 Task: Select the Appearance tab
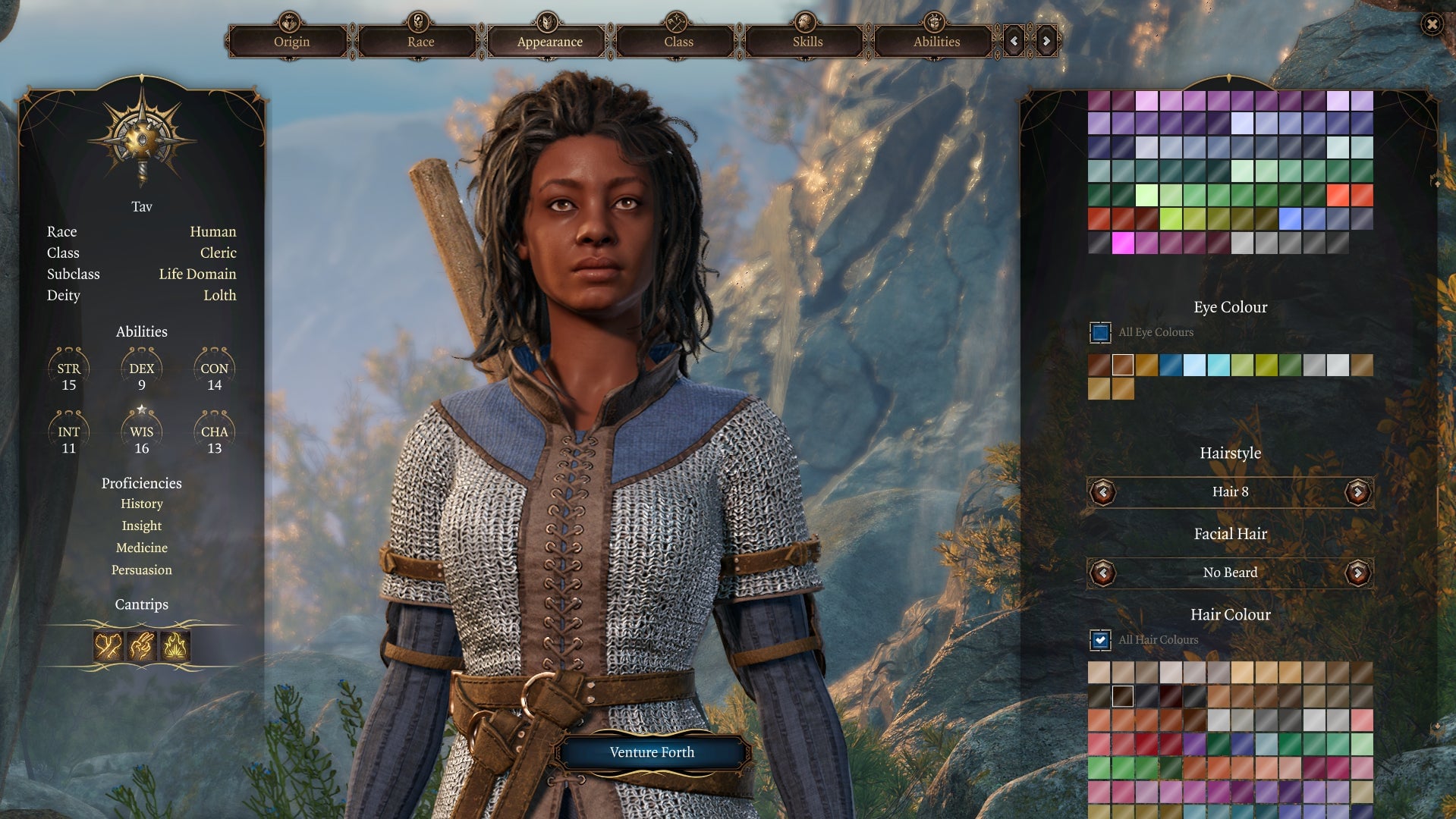point(549,42)
